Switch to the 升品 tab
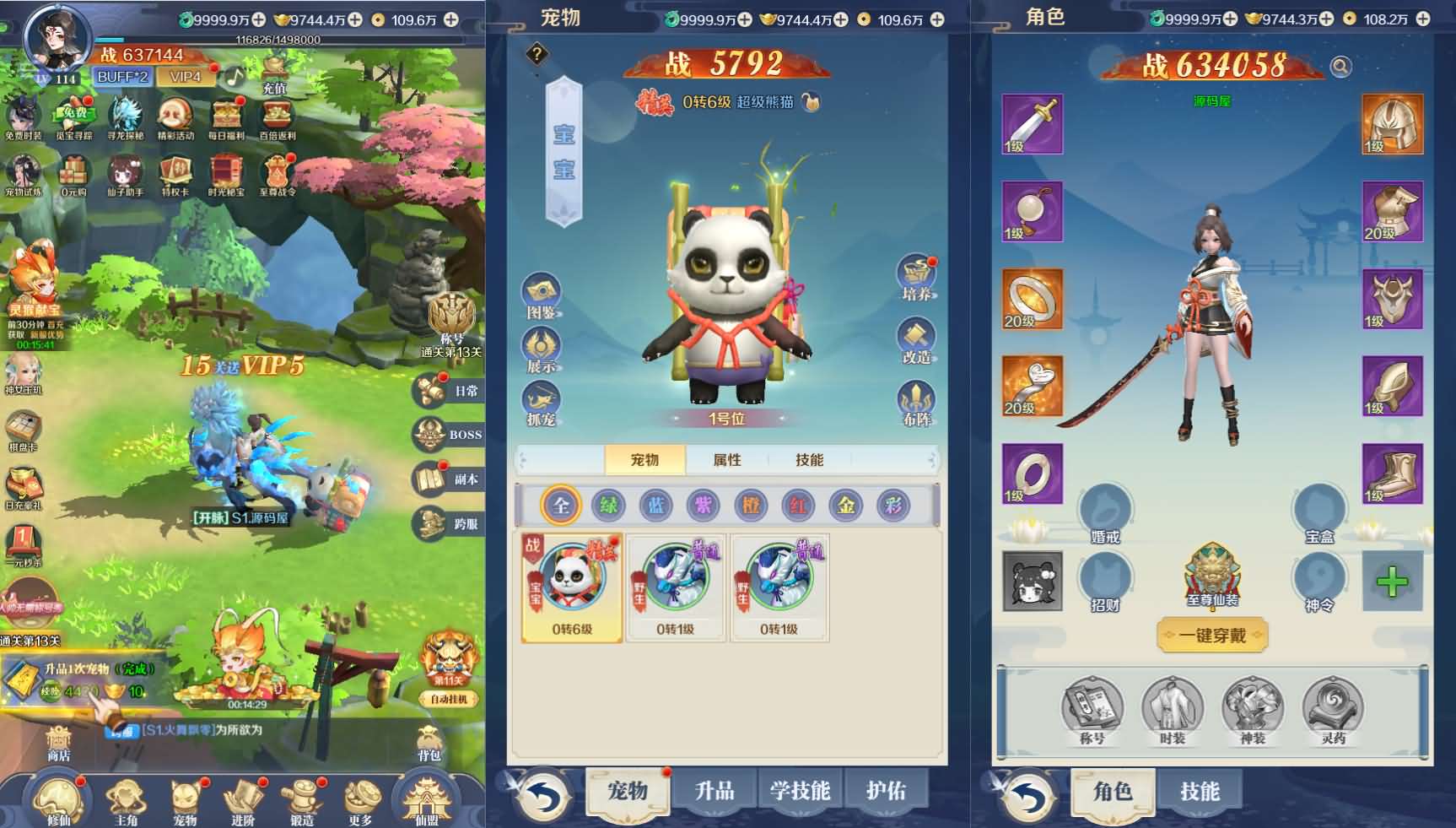 [714, 791]
